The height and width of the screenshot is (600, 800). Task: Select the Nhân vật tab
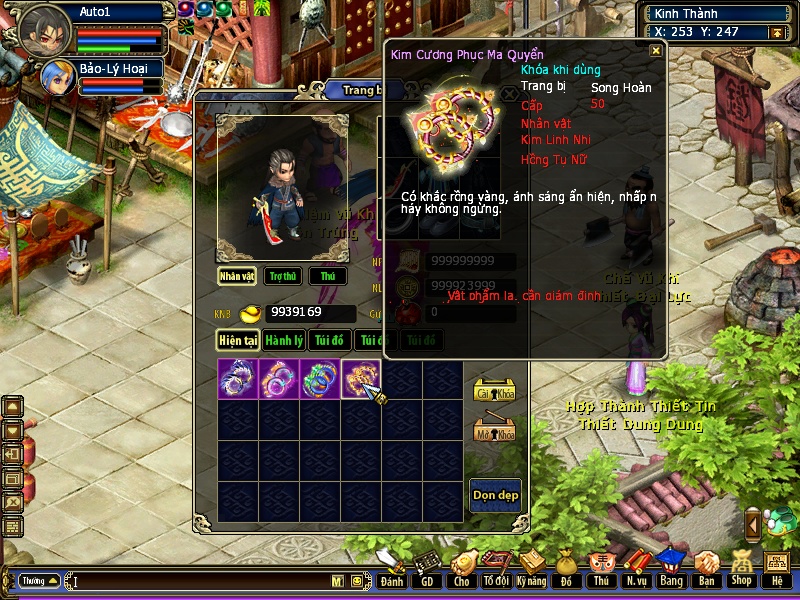click(x=238, y=276)
